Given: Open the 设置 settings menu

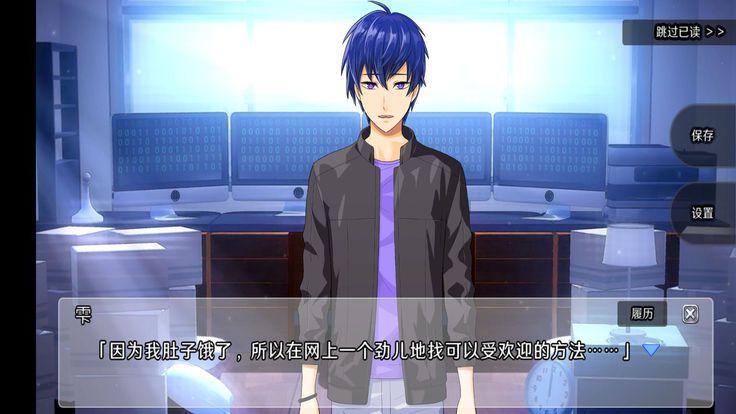Looking at the screenshot, I should coord(702,213).
